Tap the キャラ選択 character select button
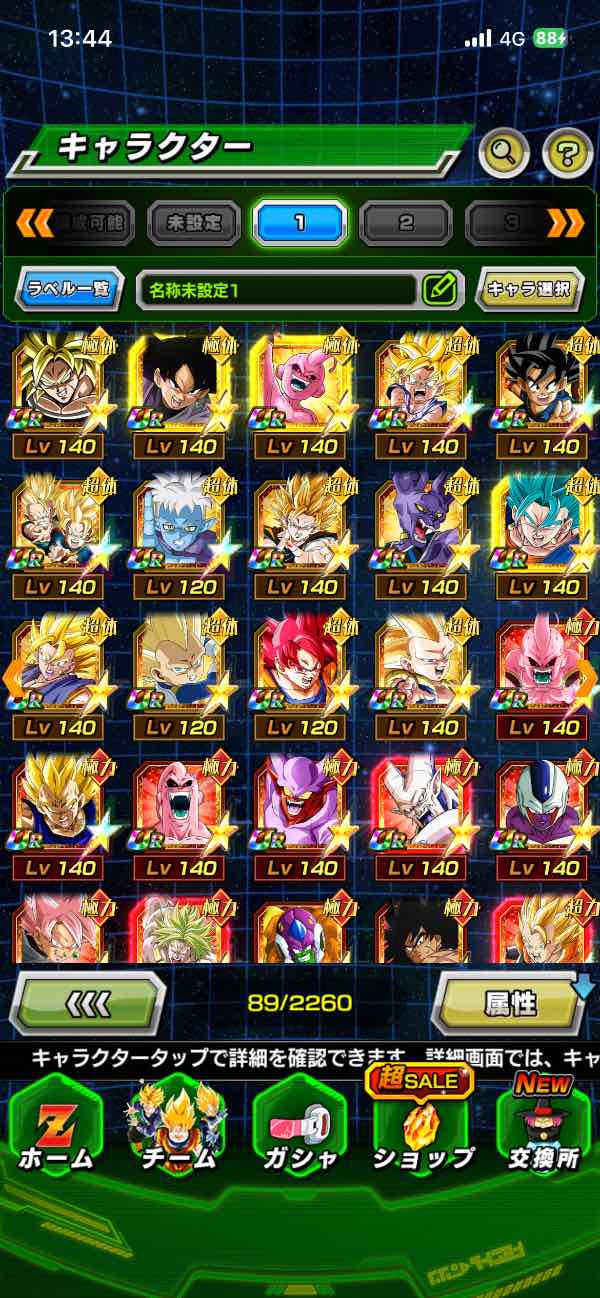This screenshot has height=1298, width=600. pos(529,290)
